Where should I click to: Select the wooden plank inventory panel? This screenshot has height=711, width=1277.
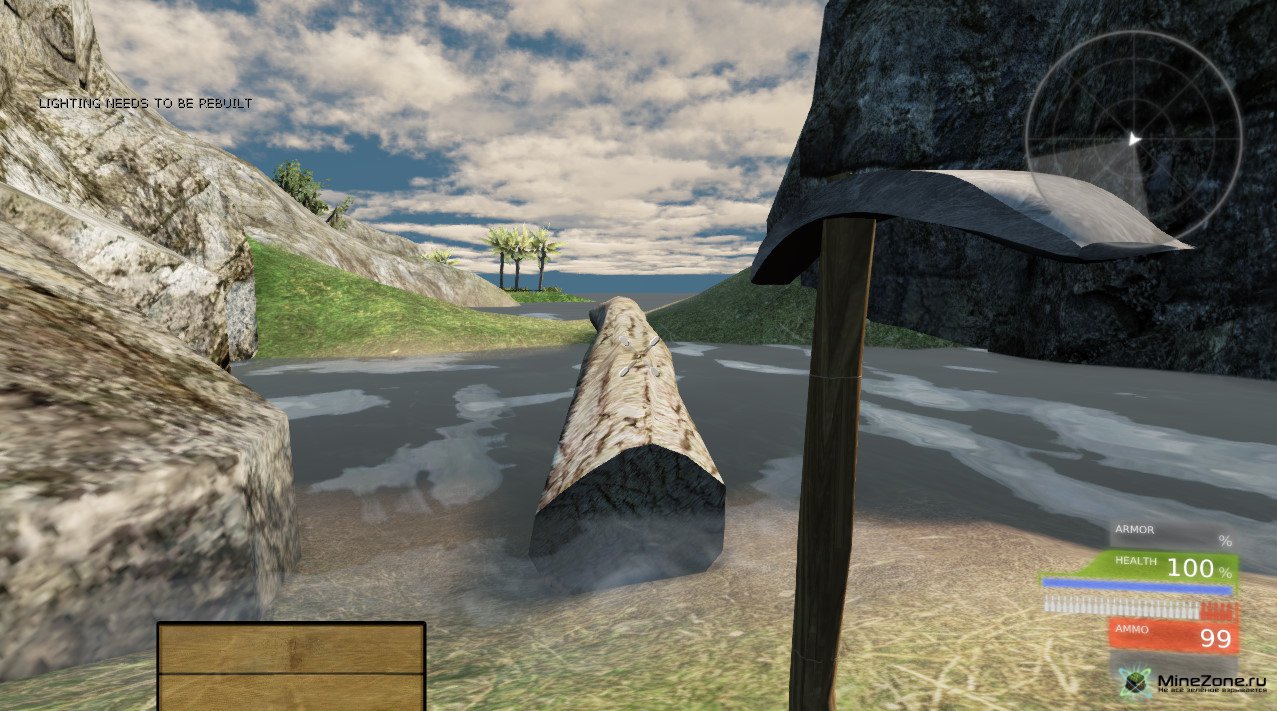tap(291, 666)
